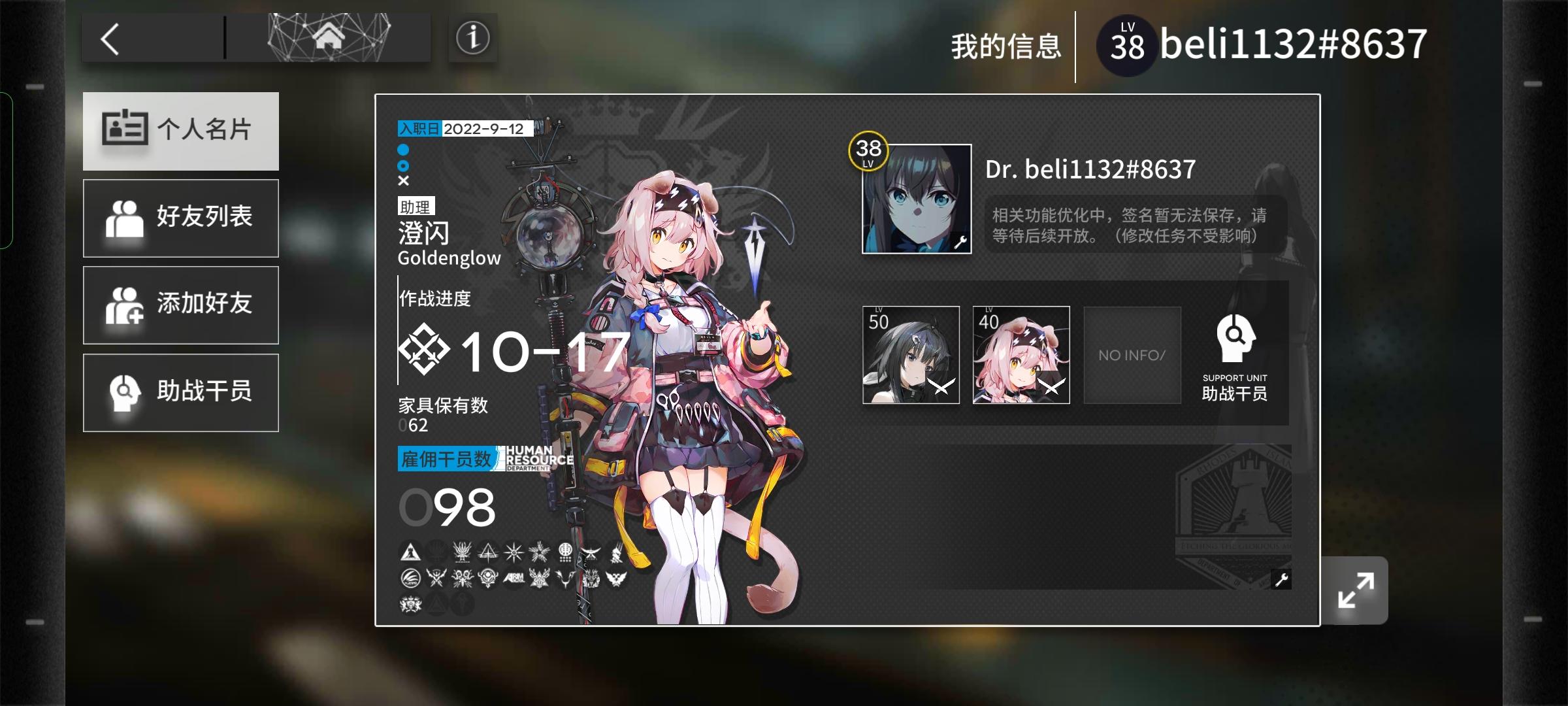Select the level 50 support operator portrait
Viewport: 1568px width, 706px height.
[x=912, y=355]
